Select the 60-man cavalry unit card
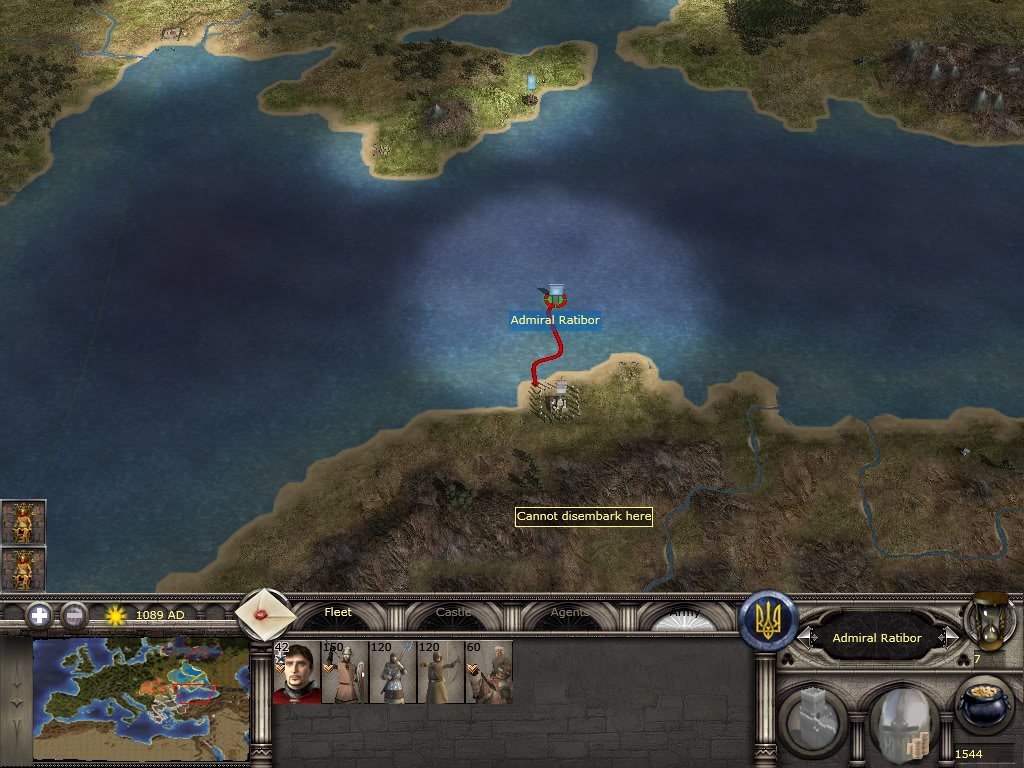This screenshot has width=1024, height=768. coord(489,672)
